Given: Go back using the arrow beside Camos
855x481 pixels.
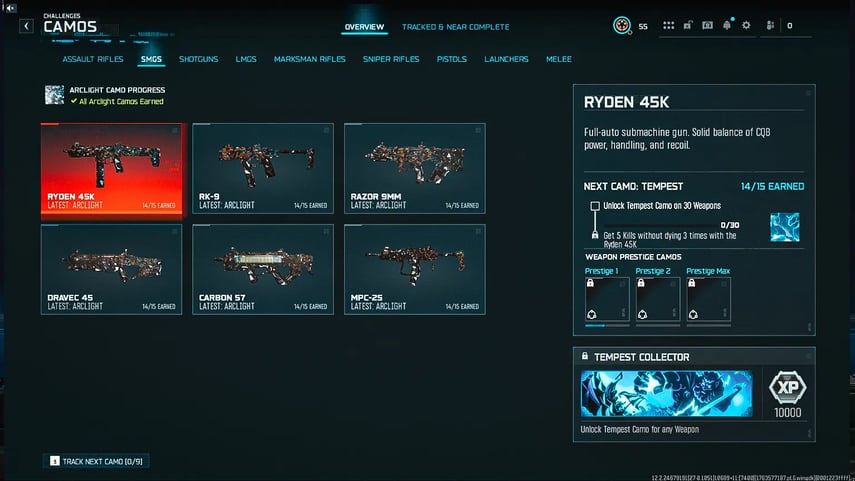Looking at the screenshot, I should pos(27,26).
